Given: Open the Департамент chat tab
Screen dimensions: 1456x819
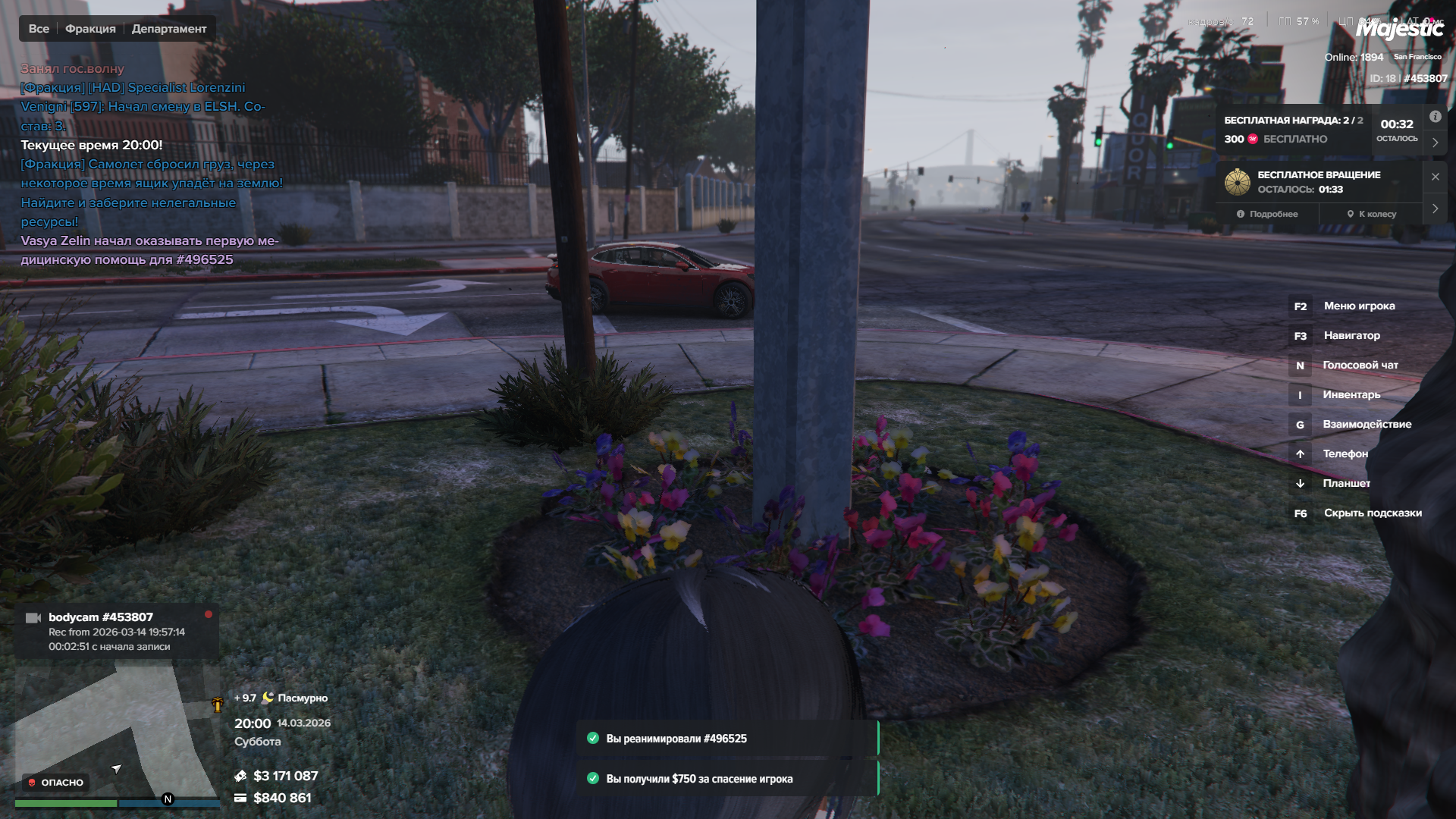Looking at the screenshot, I should click(x=169, y=29).
